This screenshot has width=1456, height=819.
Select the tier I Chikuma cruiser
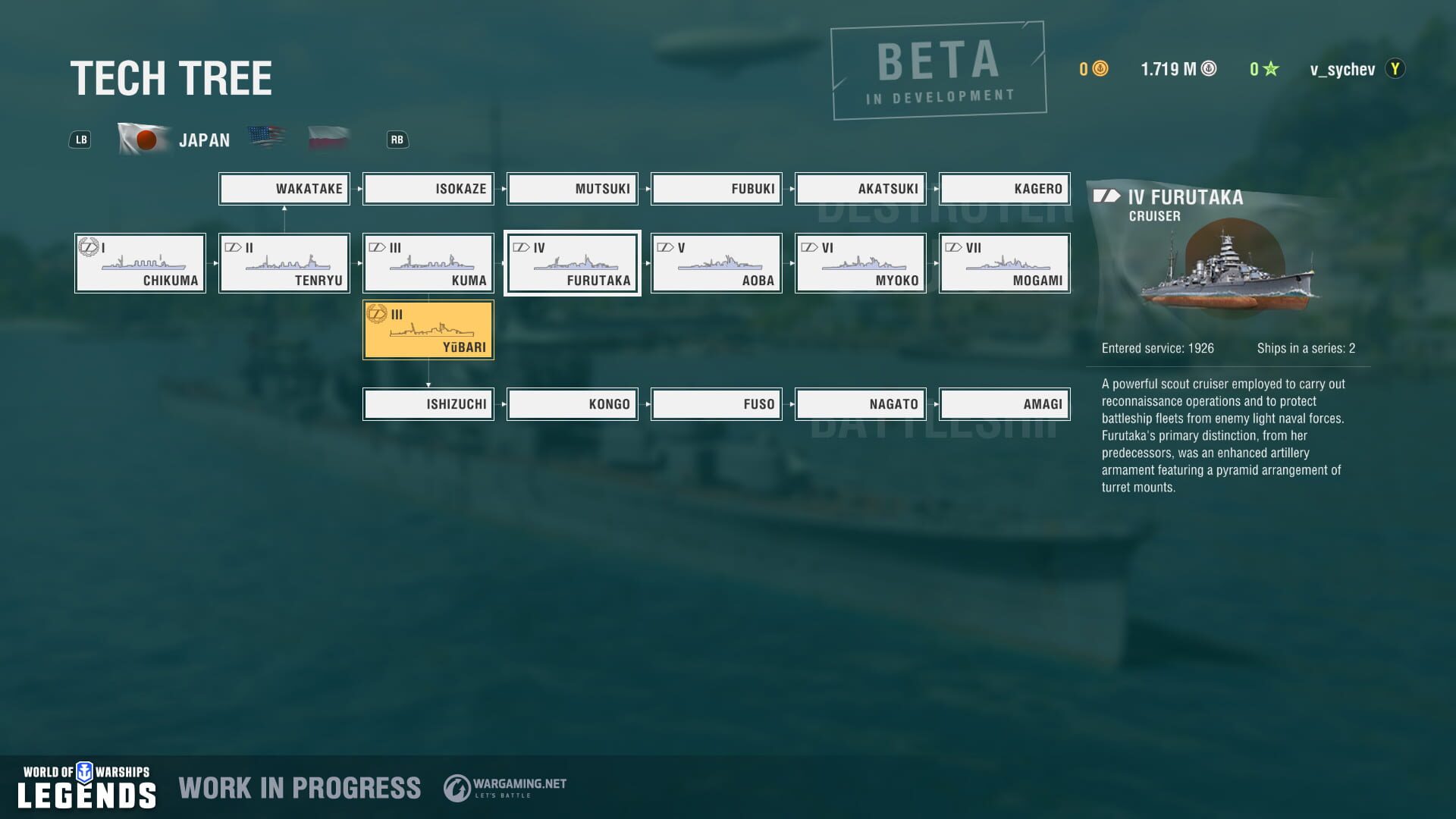point(140,263)
